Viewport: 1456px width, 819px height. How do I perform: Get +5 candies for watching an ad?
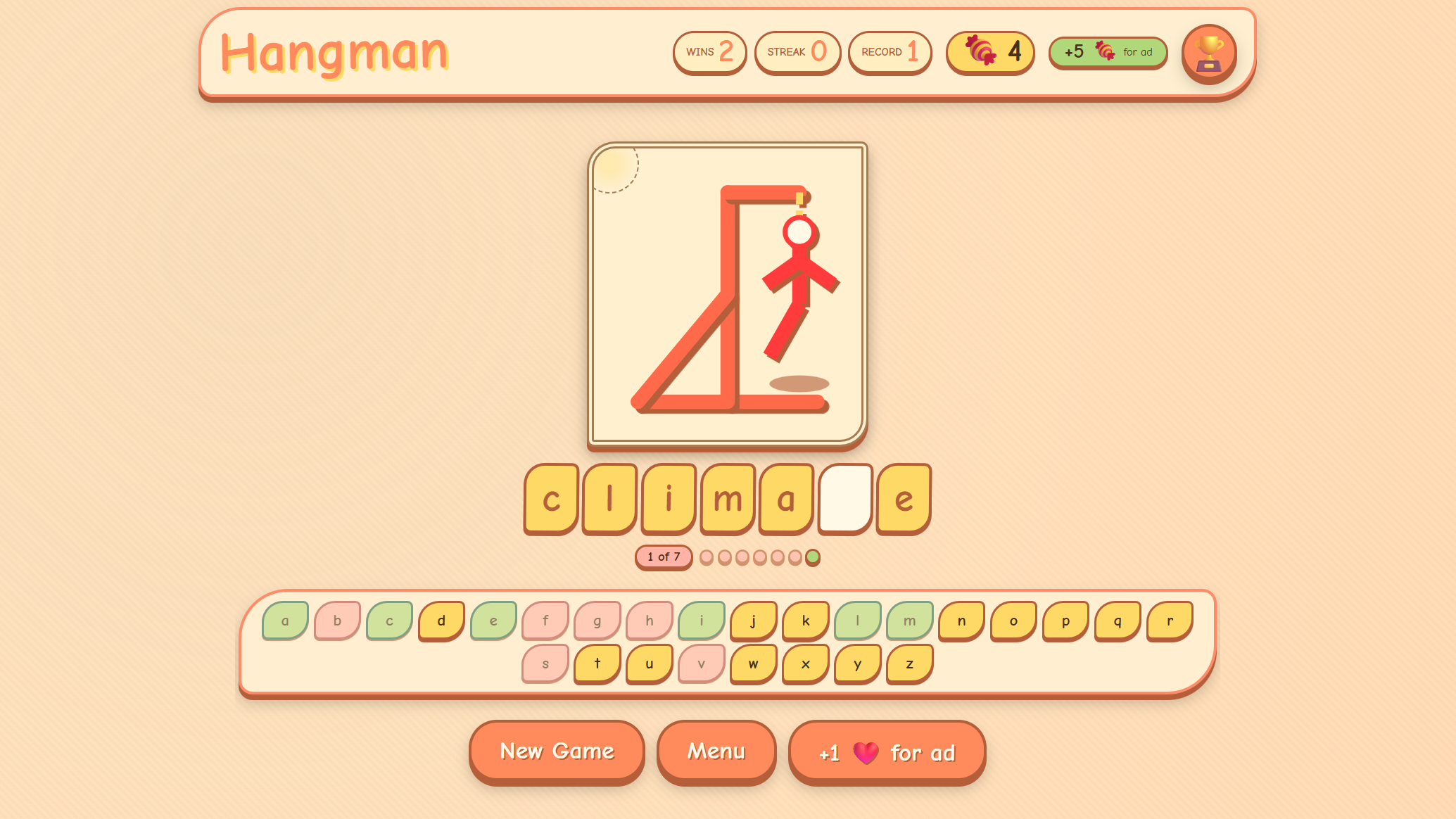pyautogui.click(x=1107, y=52)
